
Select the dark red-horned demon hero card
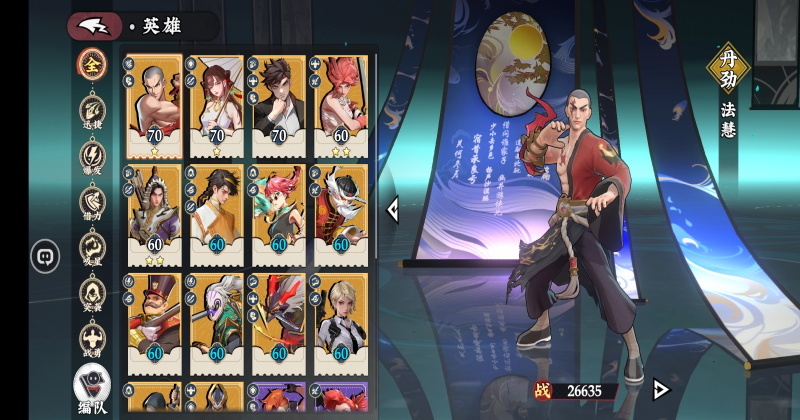(x=279, y=324)
